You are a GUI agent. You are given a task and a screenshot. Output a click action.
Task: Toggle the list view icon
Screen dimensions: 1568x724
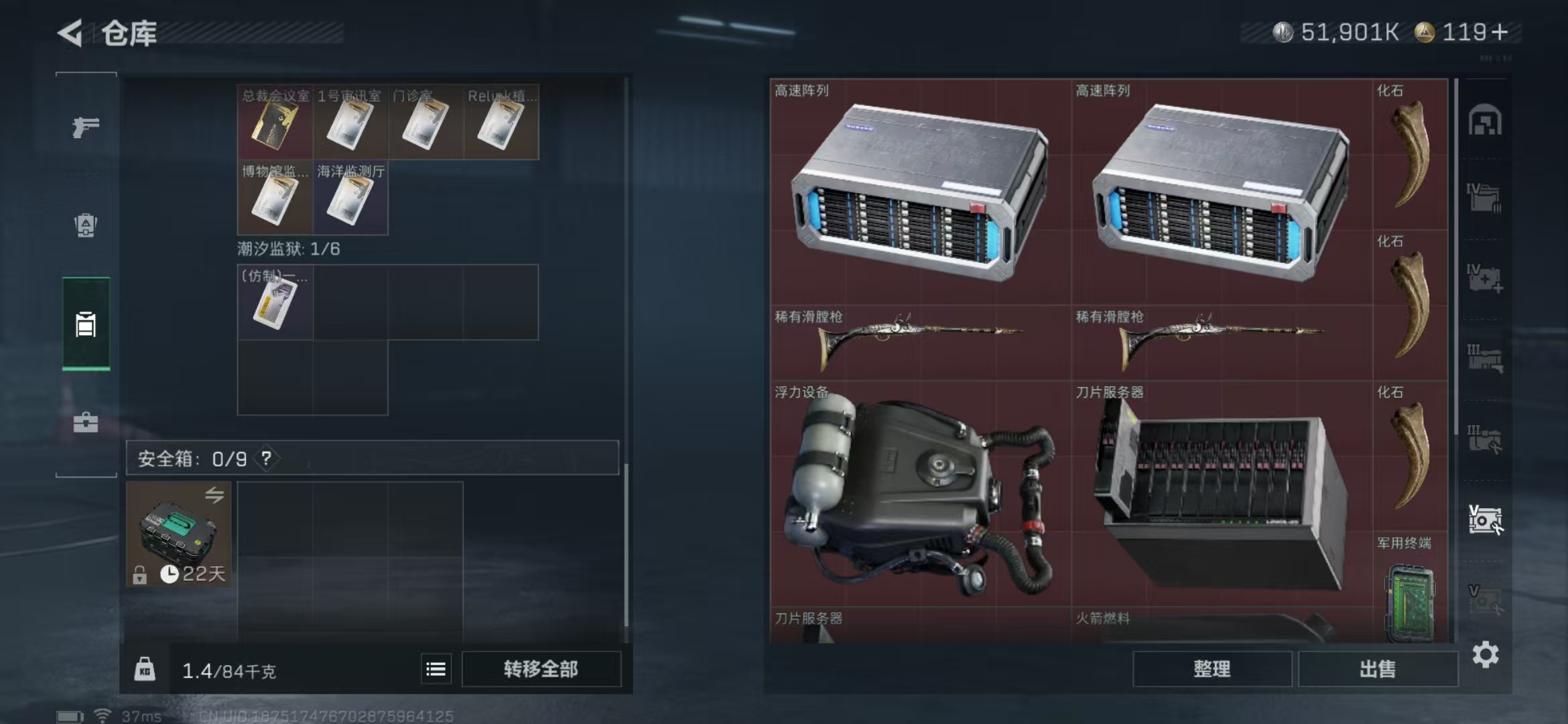pos(436,668)
